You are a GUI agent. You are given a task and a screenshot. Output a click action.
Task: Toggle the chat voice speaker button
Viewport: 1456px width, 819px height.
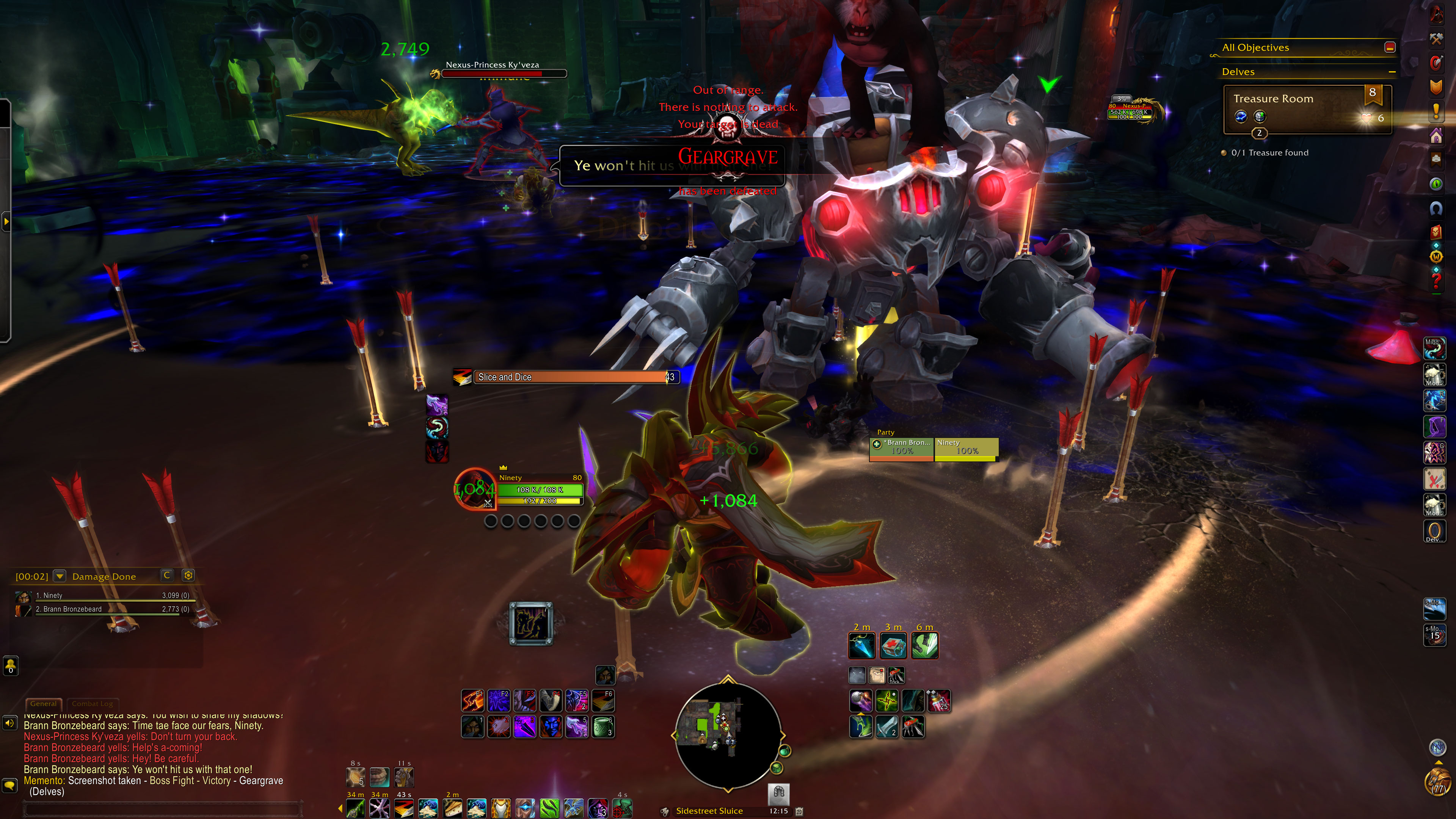9,723
